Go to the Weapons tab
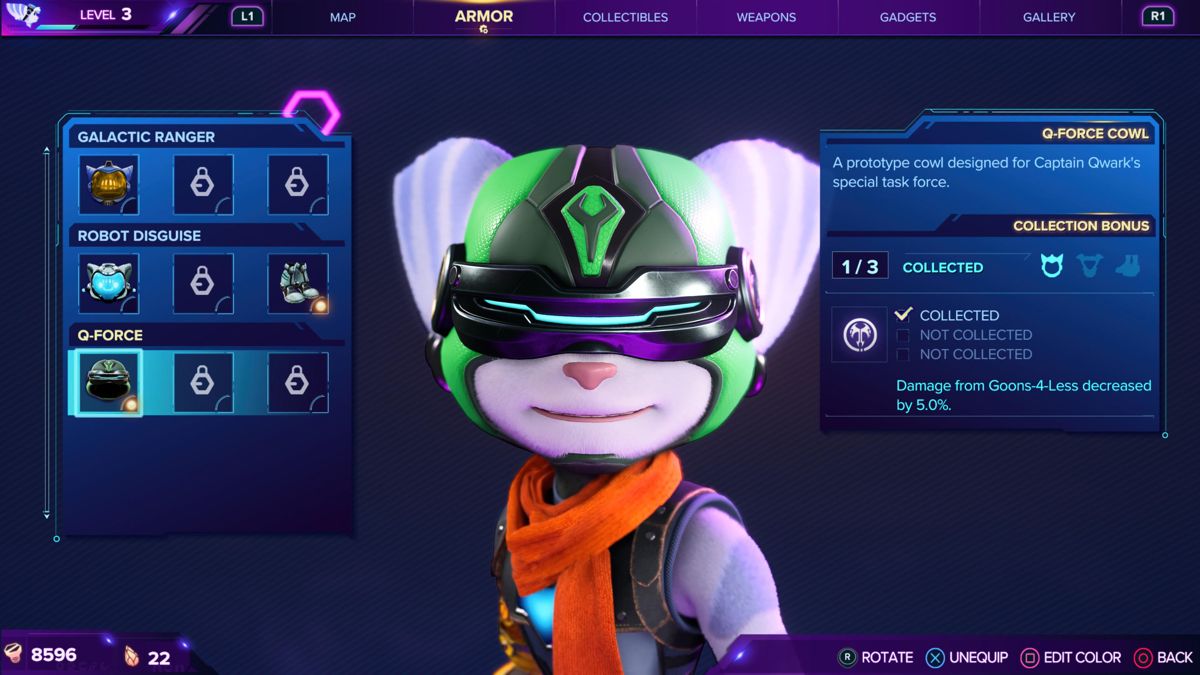Viewport: 1200px width, 675px height. [x=767, y=17]
